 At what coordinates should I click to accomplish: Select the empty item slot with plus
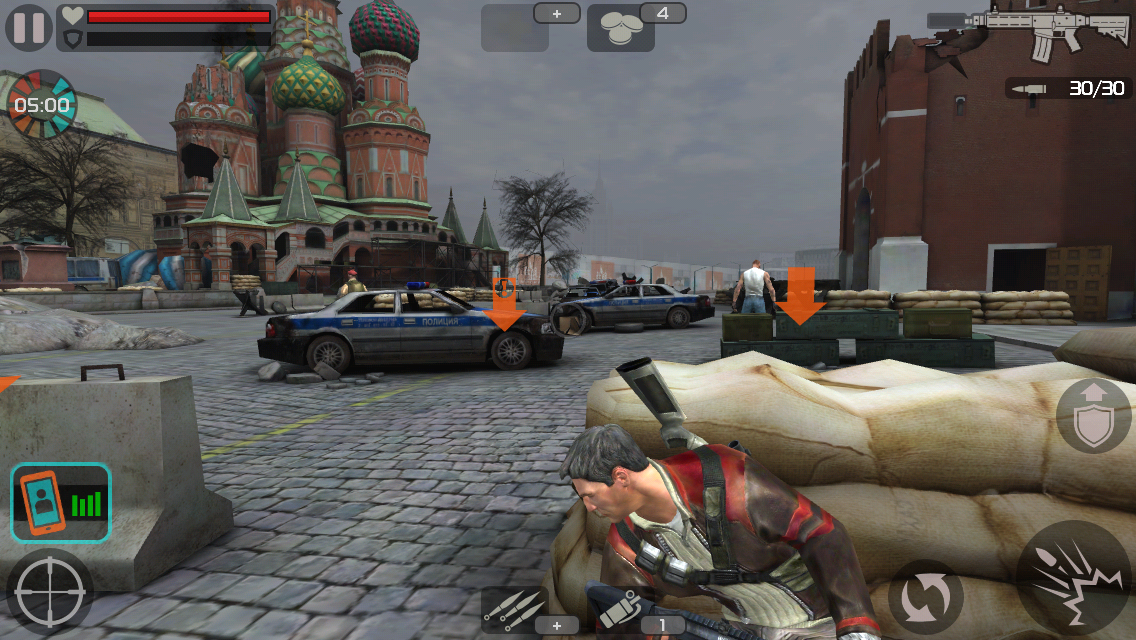(515, 28)
